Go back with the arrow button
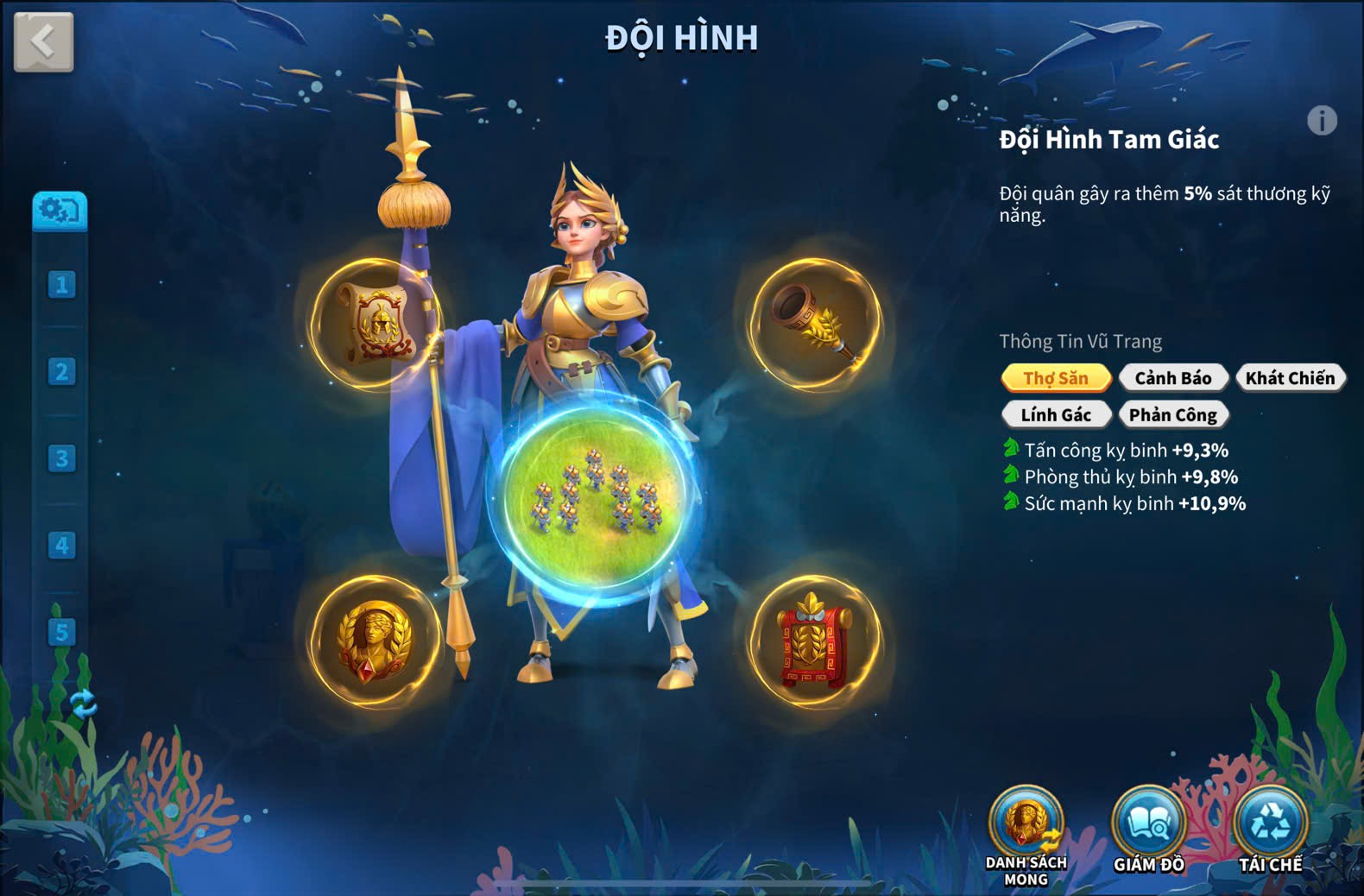 coord(43,41)
